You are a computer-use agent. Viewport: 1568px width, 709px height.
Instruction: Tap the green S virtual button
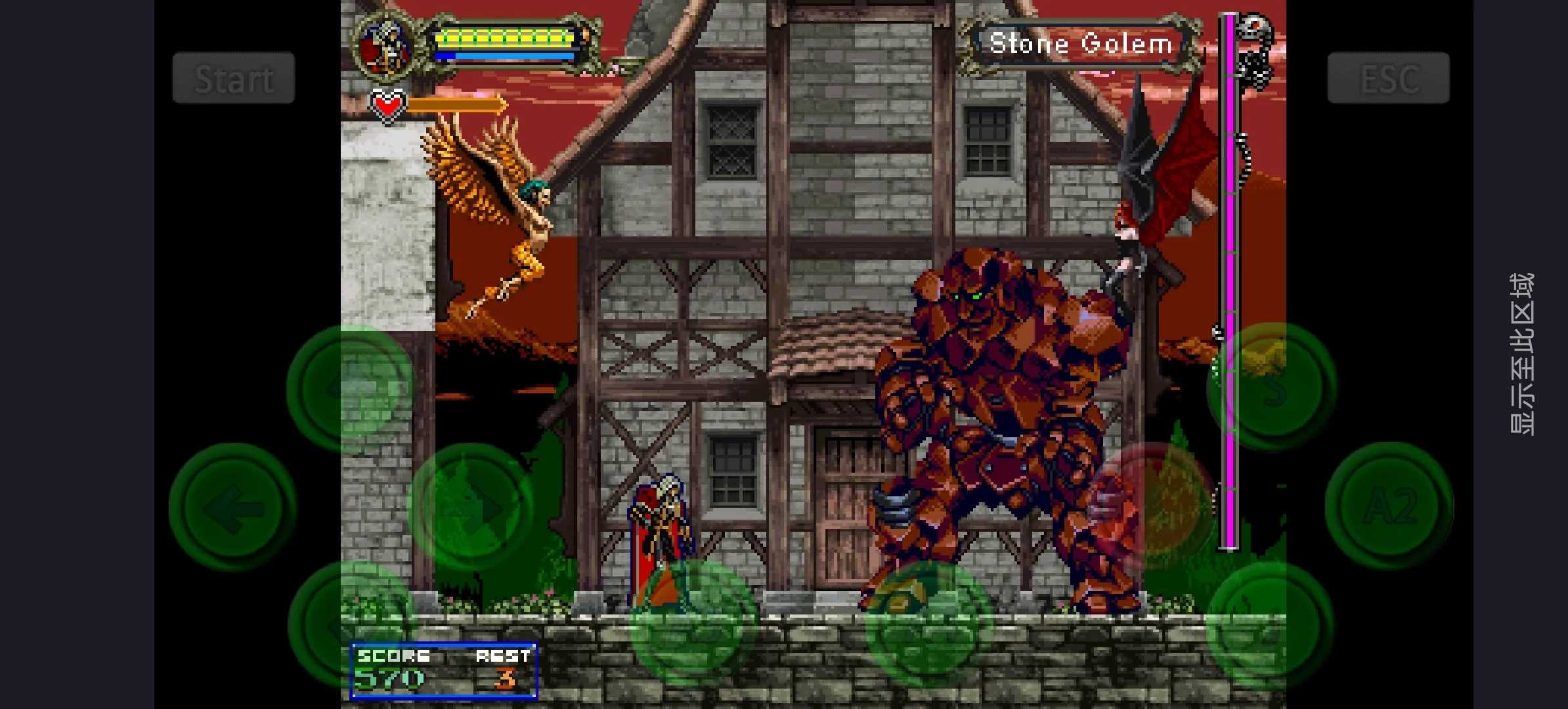tap(1271, 387)
